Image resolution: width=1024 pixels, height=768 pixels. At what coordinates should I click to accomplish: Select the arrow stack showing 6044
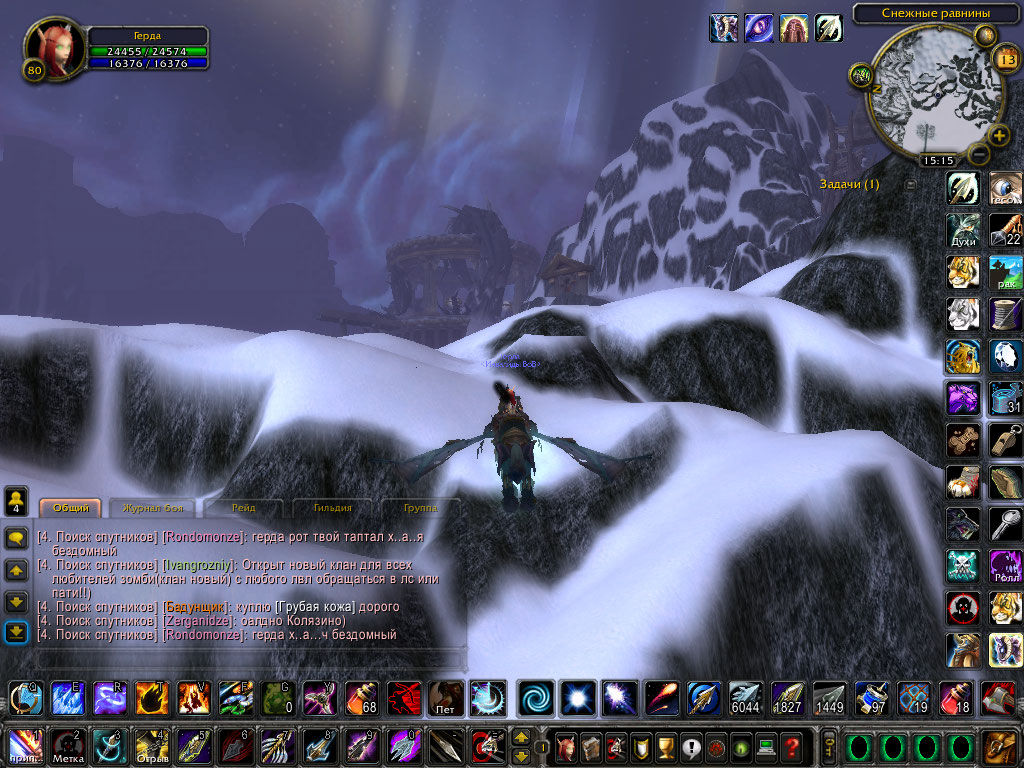(745, 698)
